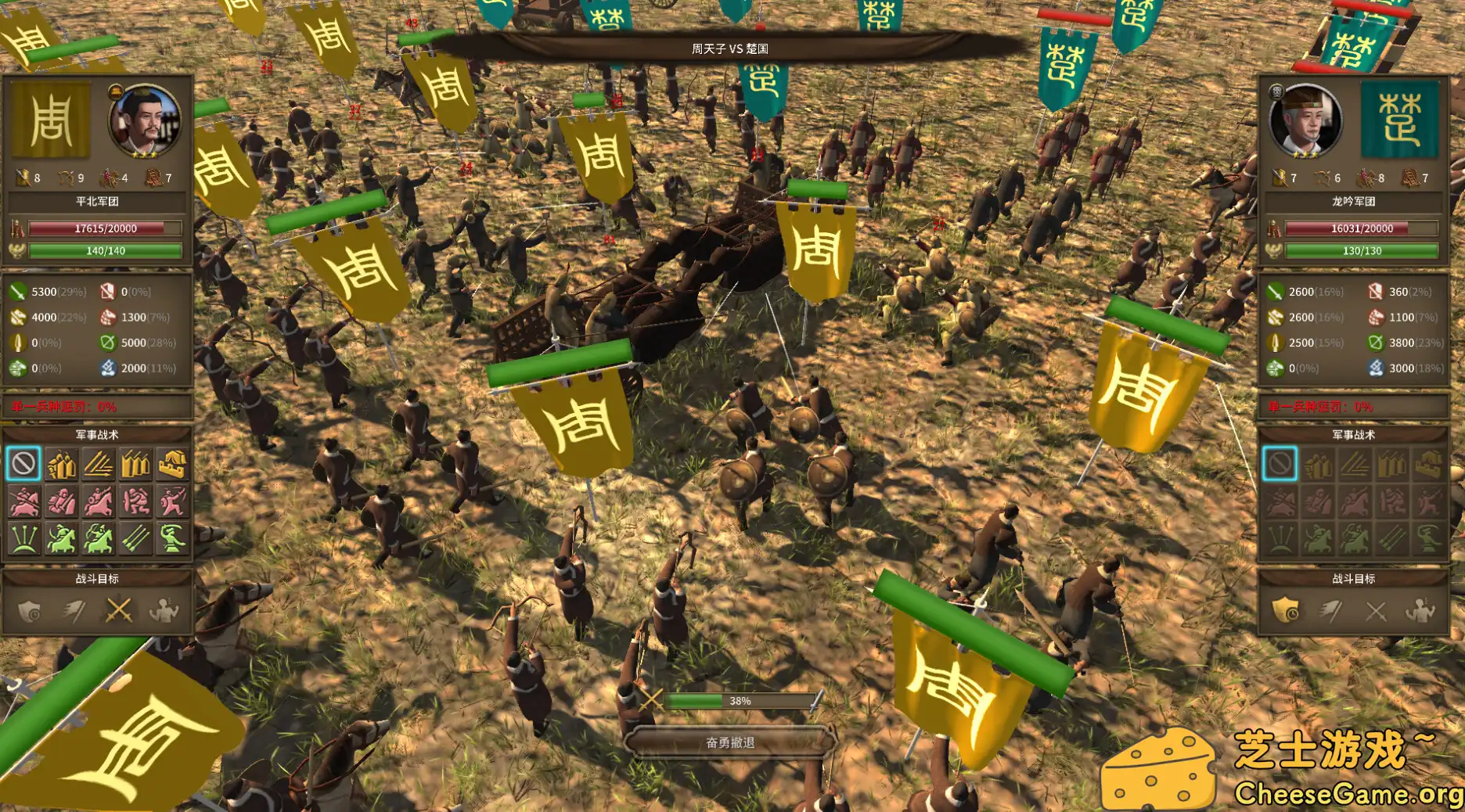
Task: Select the cavalry charge tactic icon
Action: click(23, 501)
